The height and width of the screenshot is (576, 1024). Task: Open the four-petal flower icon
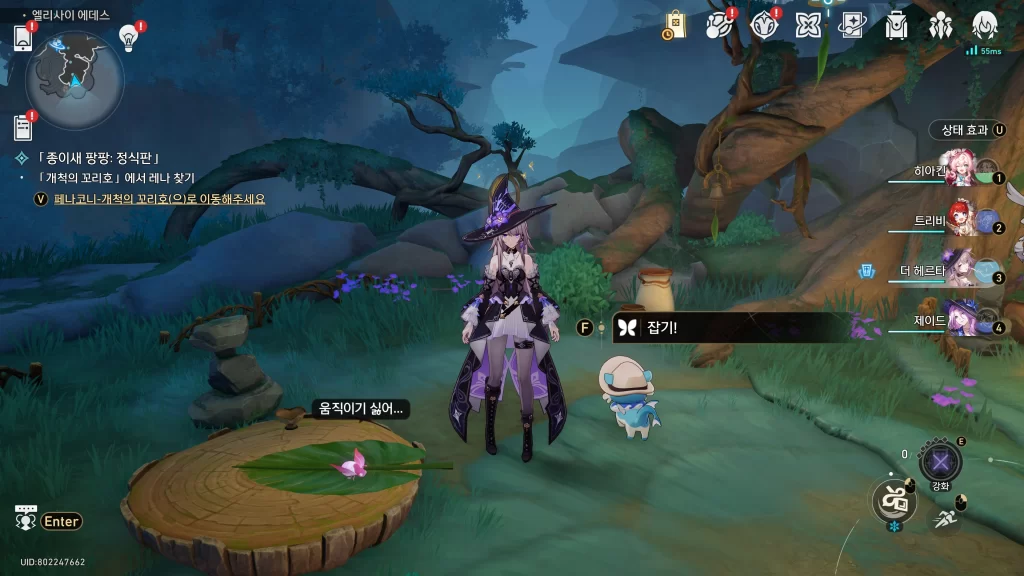(x=808, y=25)
